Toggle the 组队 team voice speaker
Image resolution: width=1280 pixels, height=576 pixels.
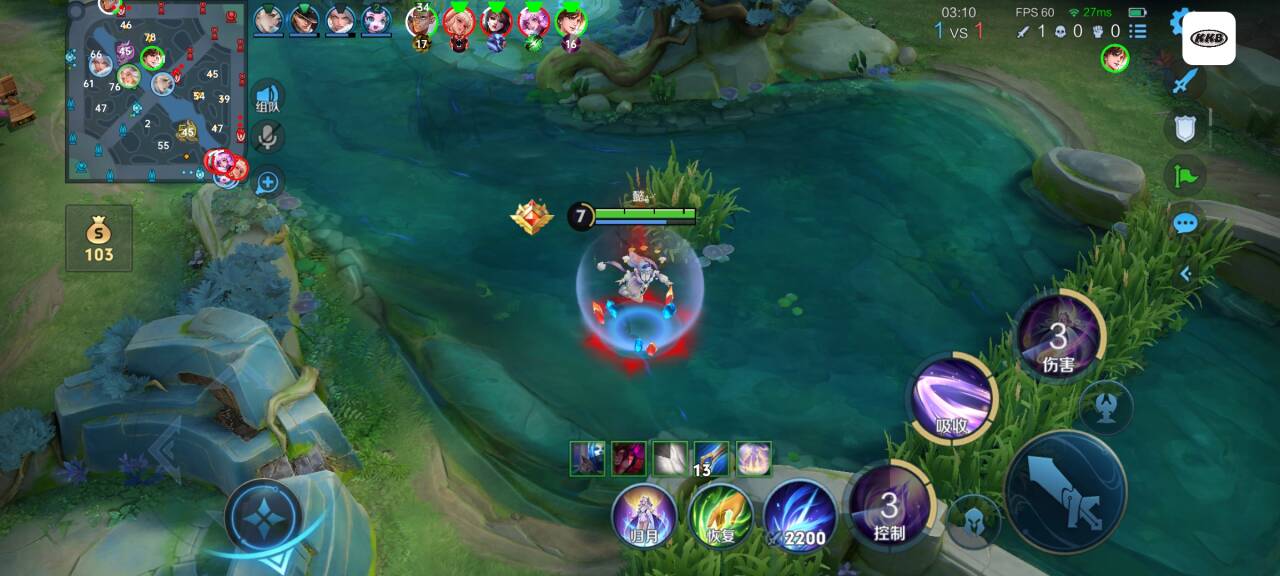(268, 97)
